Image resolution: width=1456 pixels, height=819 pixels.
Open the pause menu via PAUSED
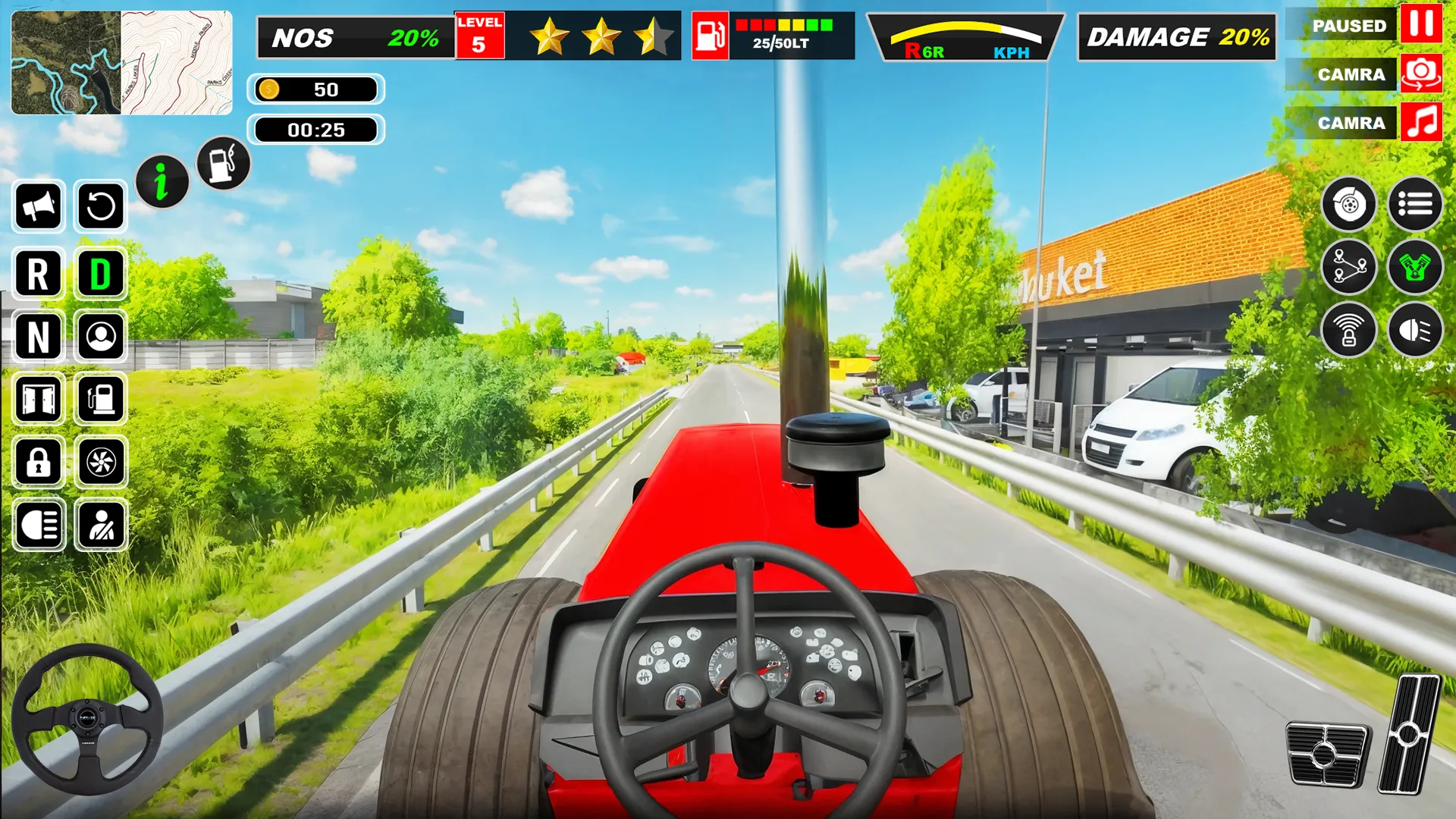pos(1349,25)
